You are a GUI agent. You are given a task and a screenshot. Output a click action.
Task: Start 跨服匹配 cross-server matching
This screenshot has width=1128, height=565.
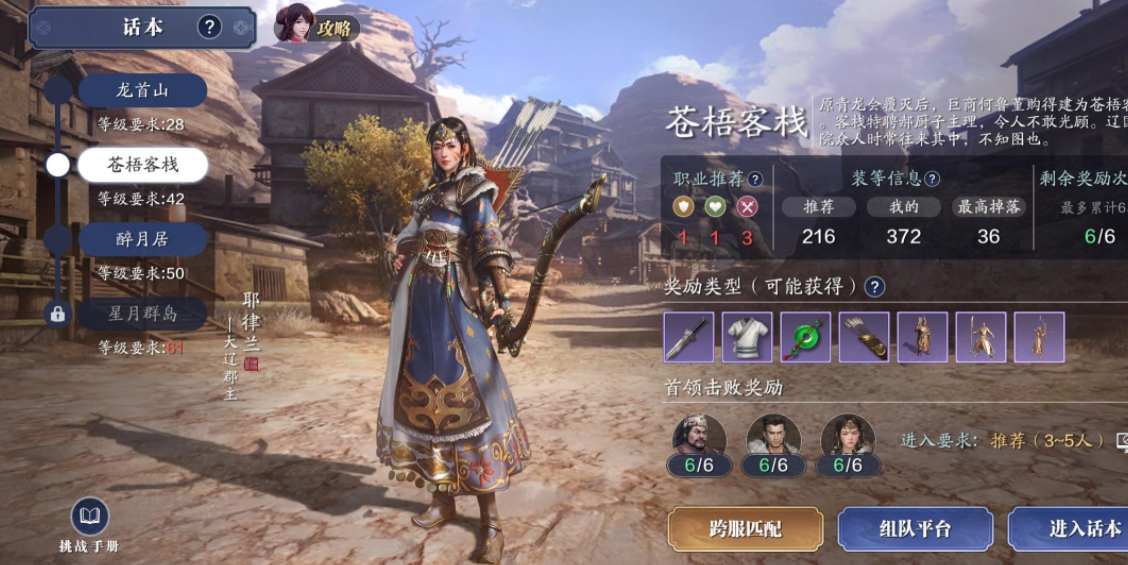click(745, 529)
